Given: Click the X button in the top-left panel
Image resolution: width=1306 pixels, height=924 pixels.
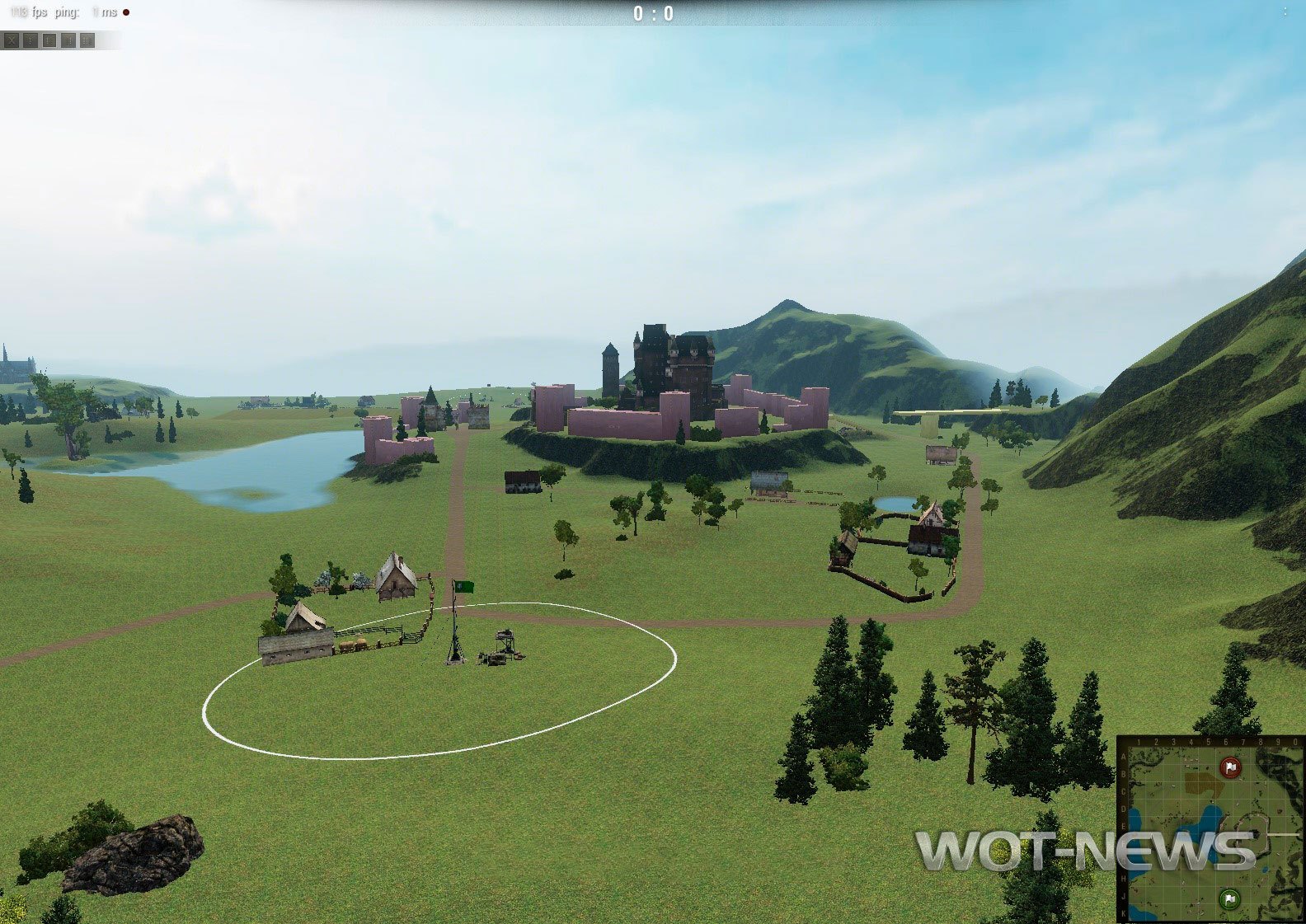Looking at the screenshot, I should (12, 40).
